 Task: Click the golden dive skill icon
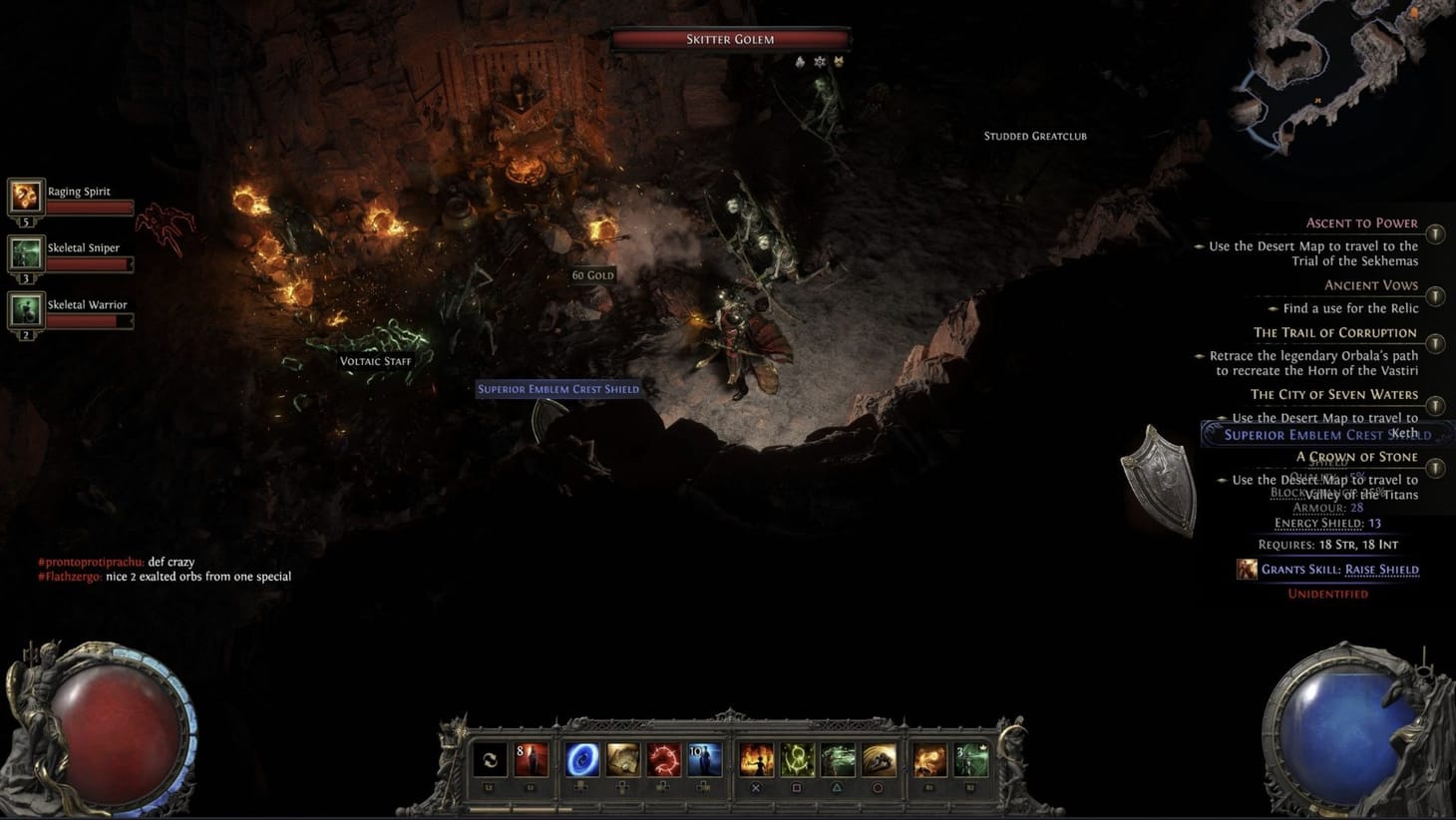878,761
